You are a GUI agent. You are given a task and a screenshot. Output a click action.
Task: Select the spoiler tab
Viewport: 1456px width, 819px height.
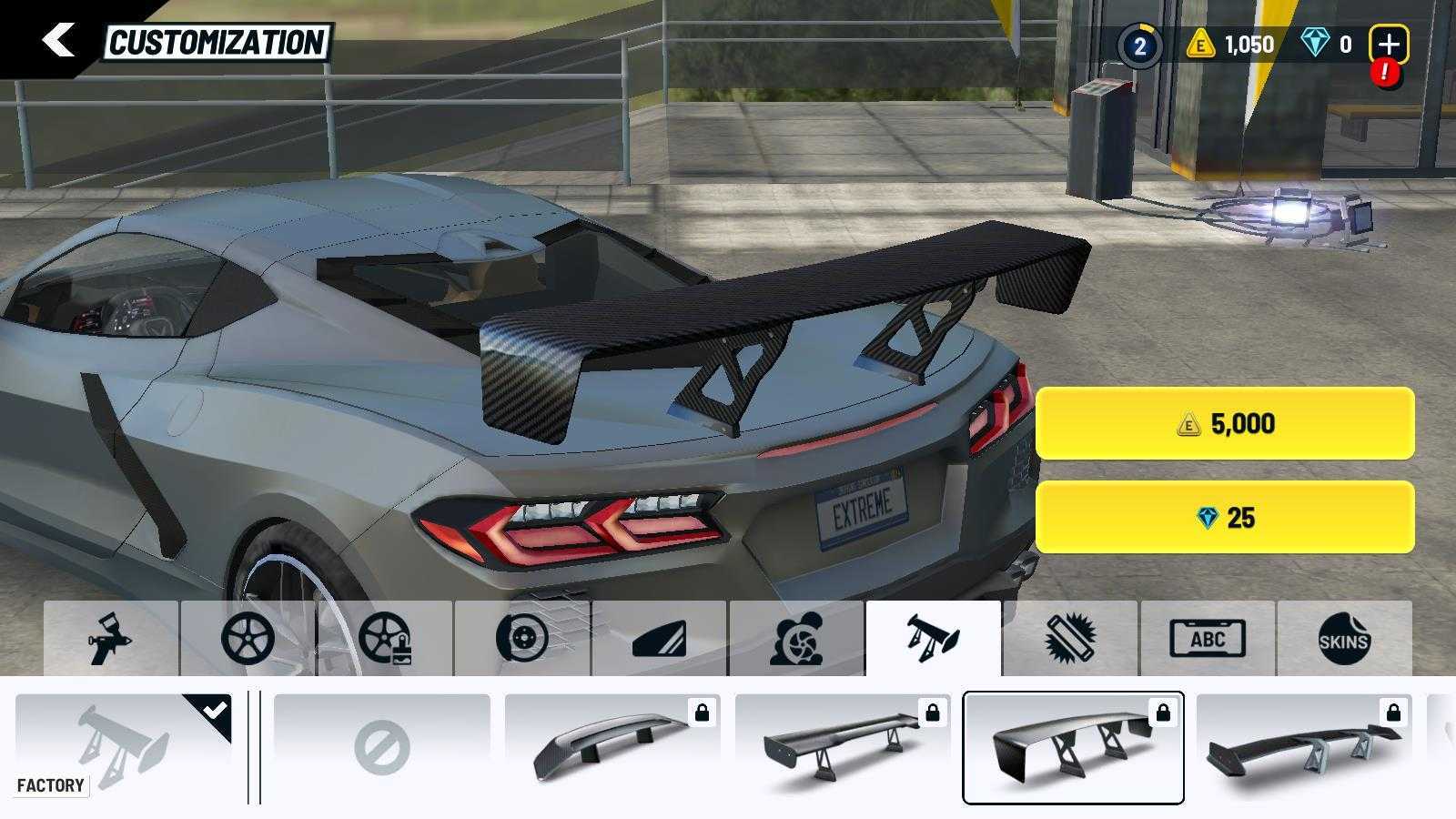[x=934, y=639]
